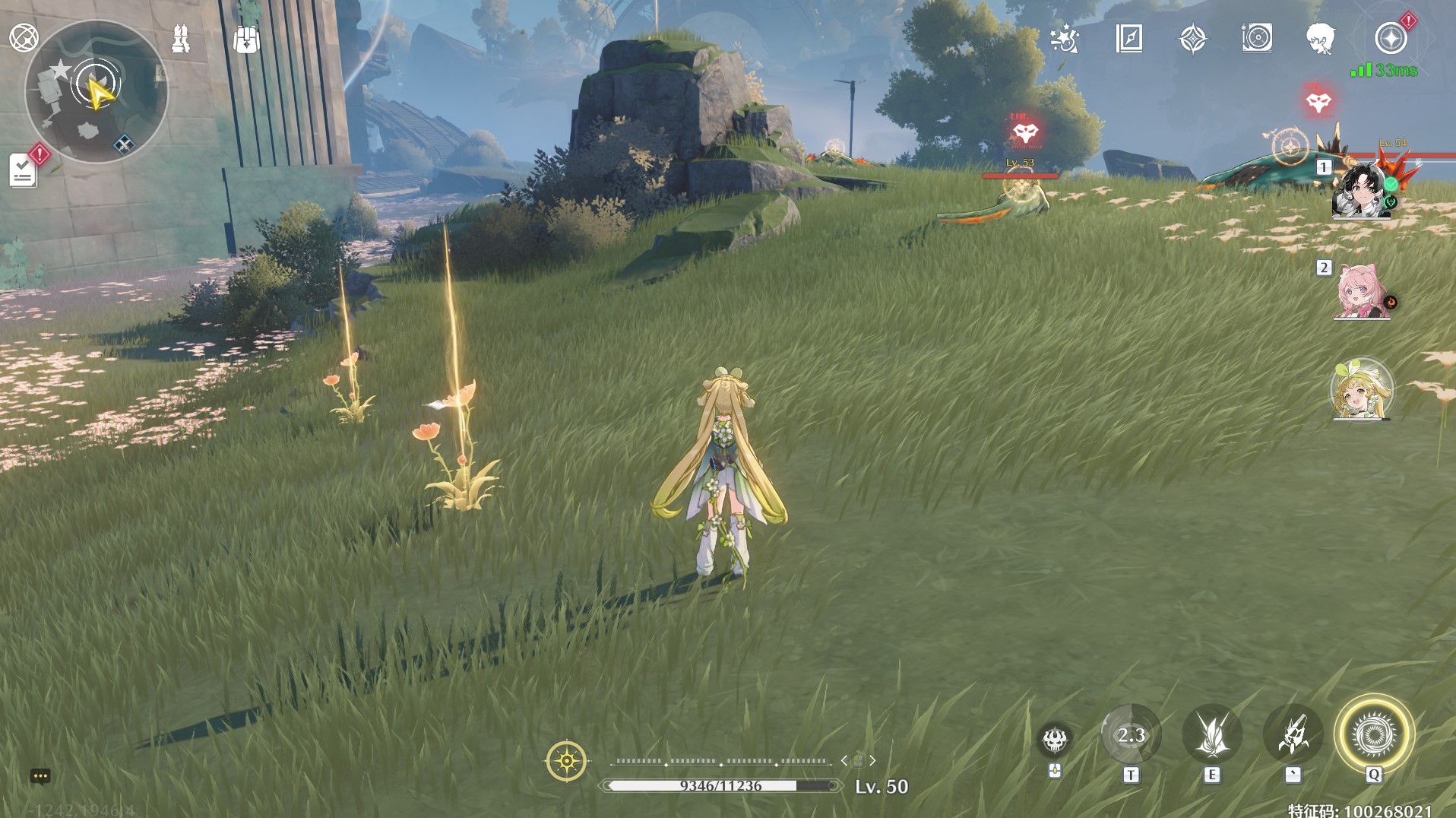Open the star compass icon with alert
Screen dimensions: 1456x818
coord(1391,38)
